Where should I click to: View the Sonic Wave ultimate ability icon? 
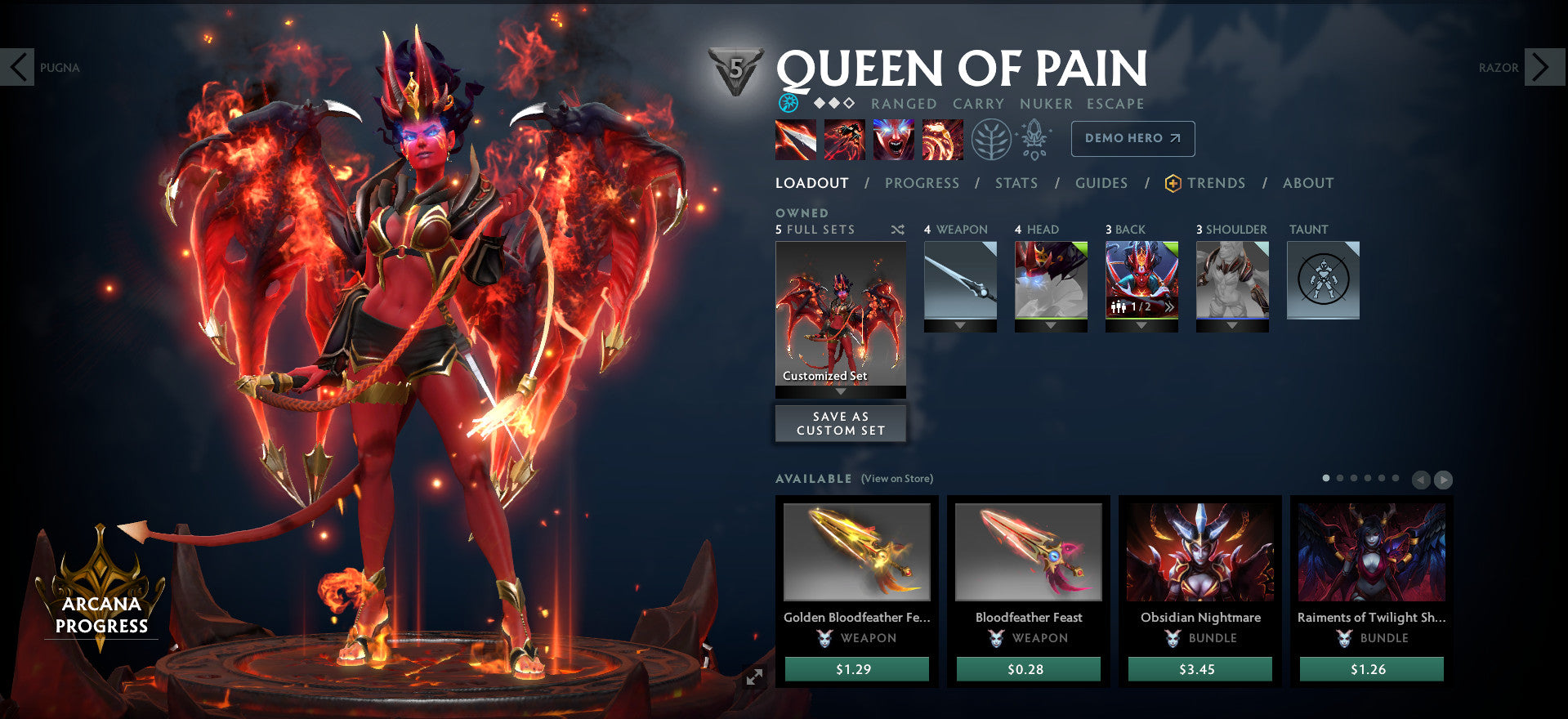click(943, 139)
